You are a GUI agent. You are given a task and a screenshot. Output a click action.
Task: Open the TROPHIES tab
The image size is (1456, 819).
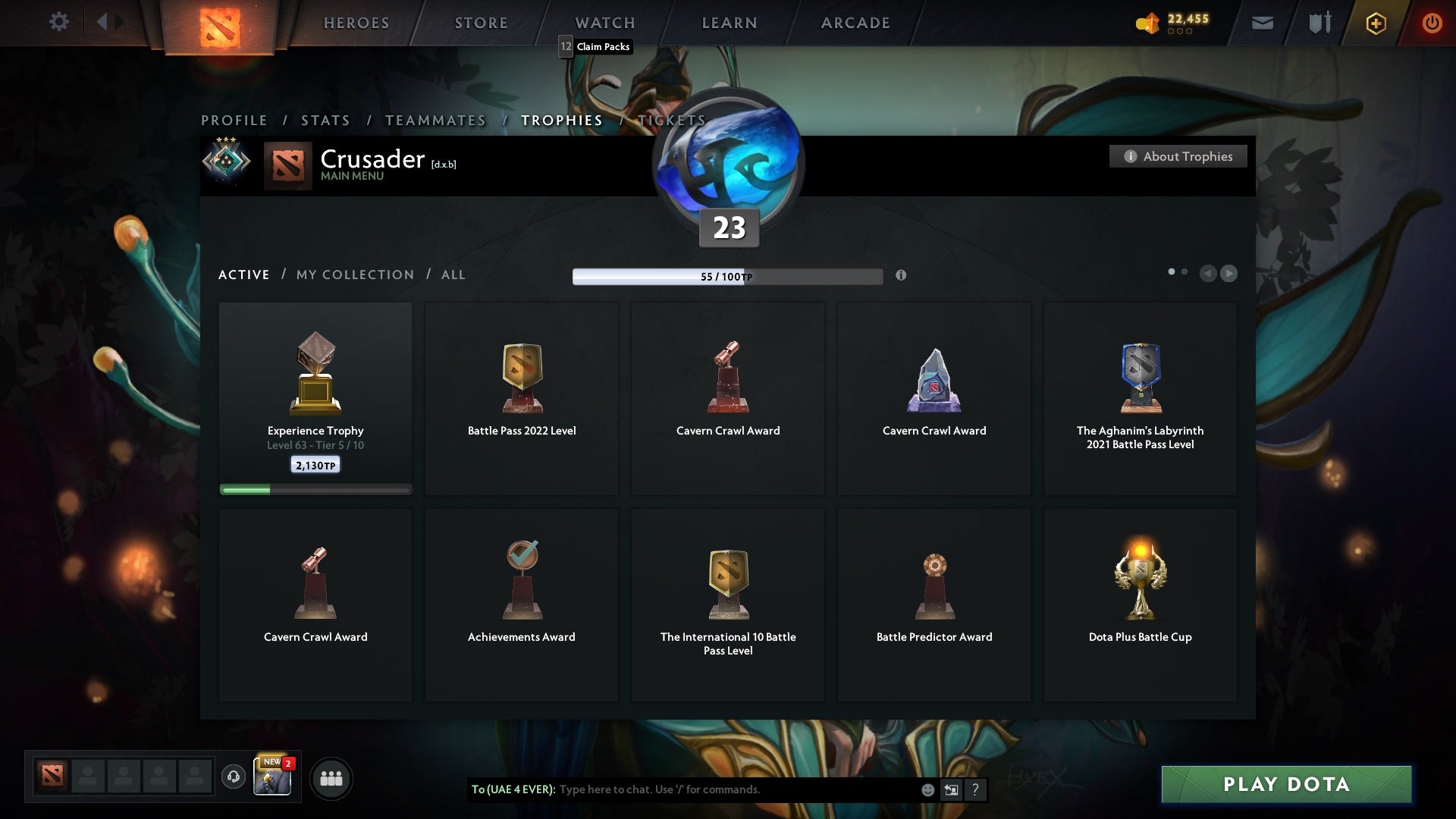point(561,120)
